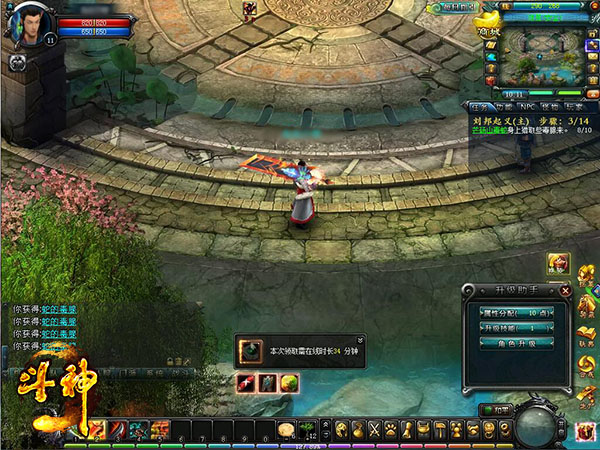
Task: Click the green 芒砀山毒蛇 quest target link
Action: (x=490, y=130)
